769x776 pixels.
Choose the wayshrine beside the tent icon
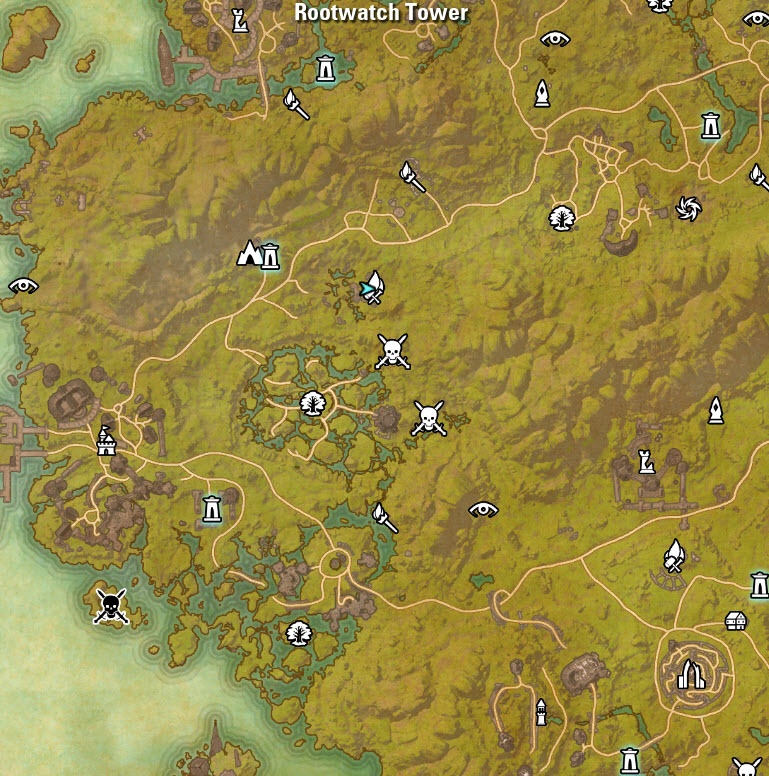click(x=269, y=256)
